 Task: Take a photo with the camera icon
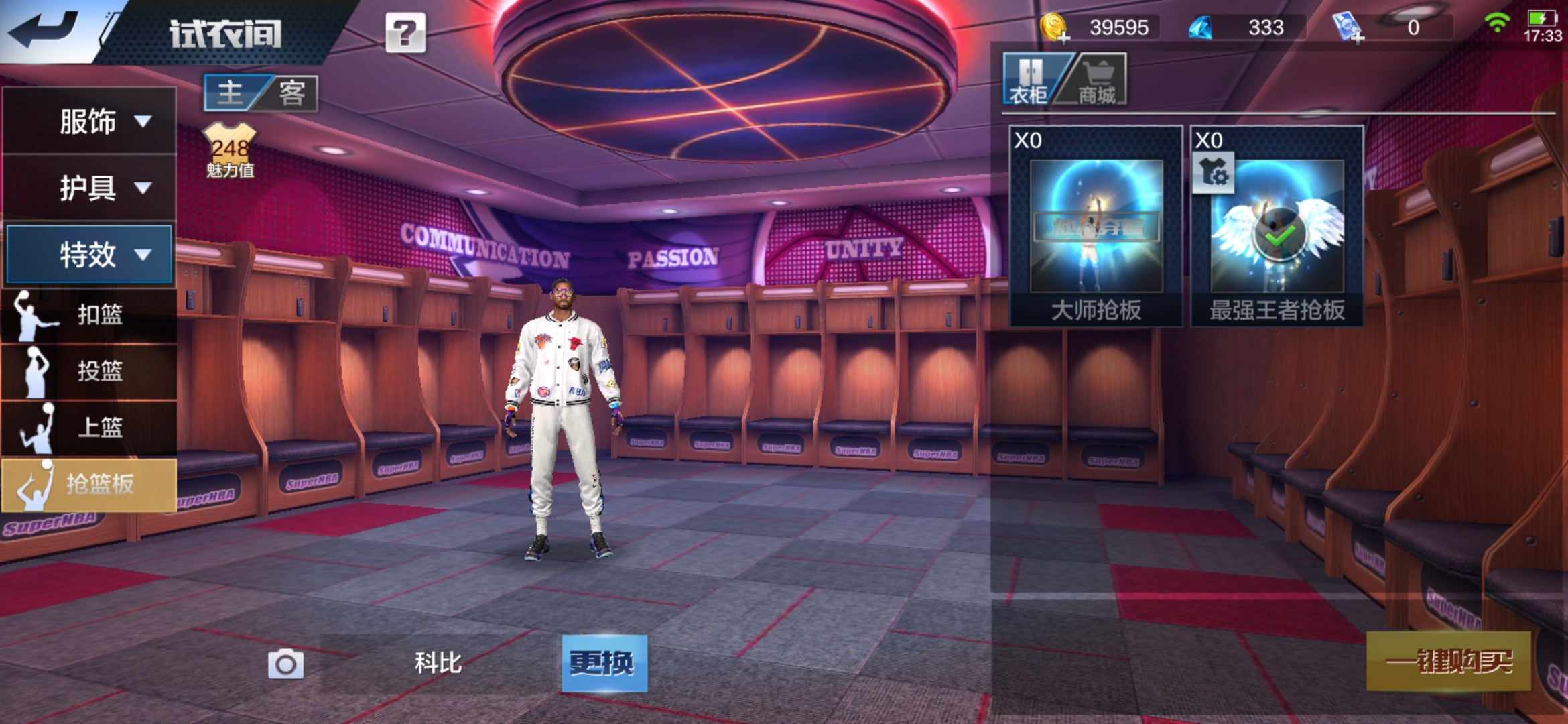[x=285, y=664]
